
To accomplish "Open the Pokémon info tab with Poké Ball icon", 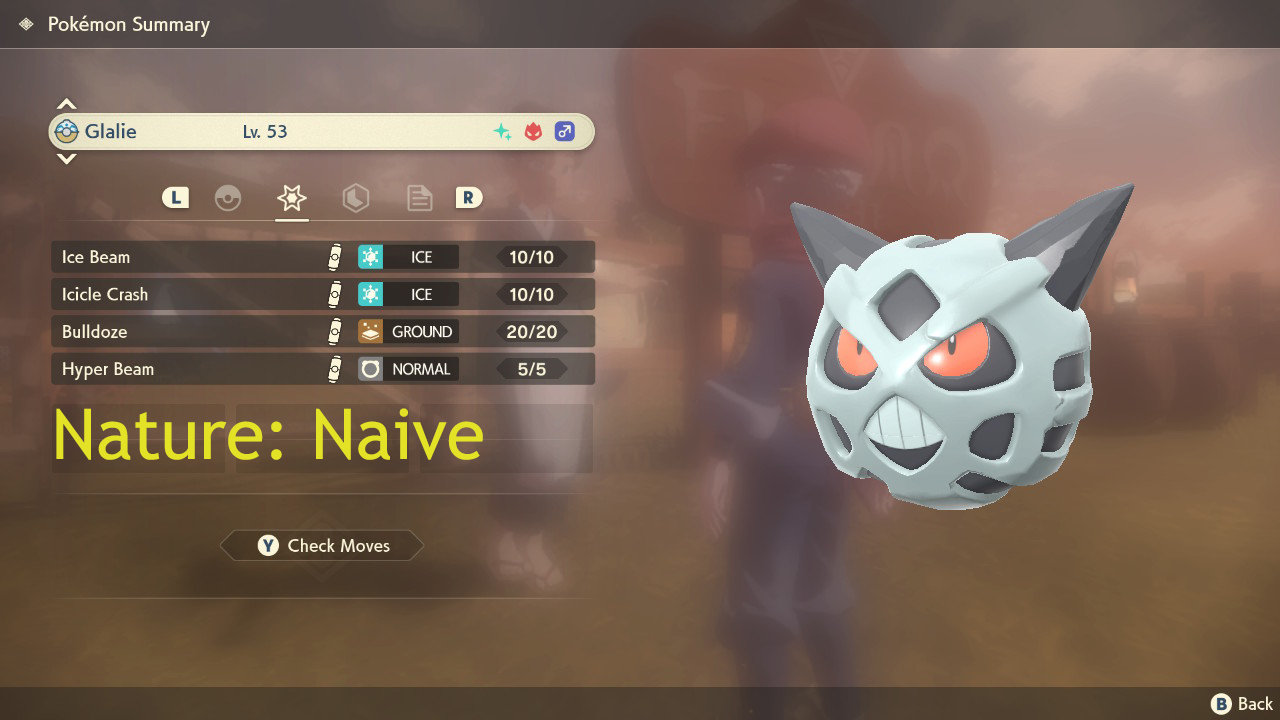I will (x=228, y=198).
